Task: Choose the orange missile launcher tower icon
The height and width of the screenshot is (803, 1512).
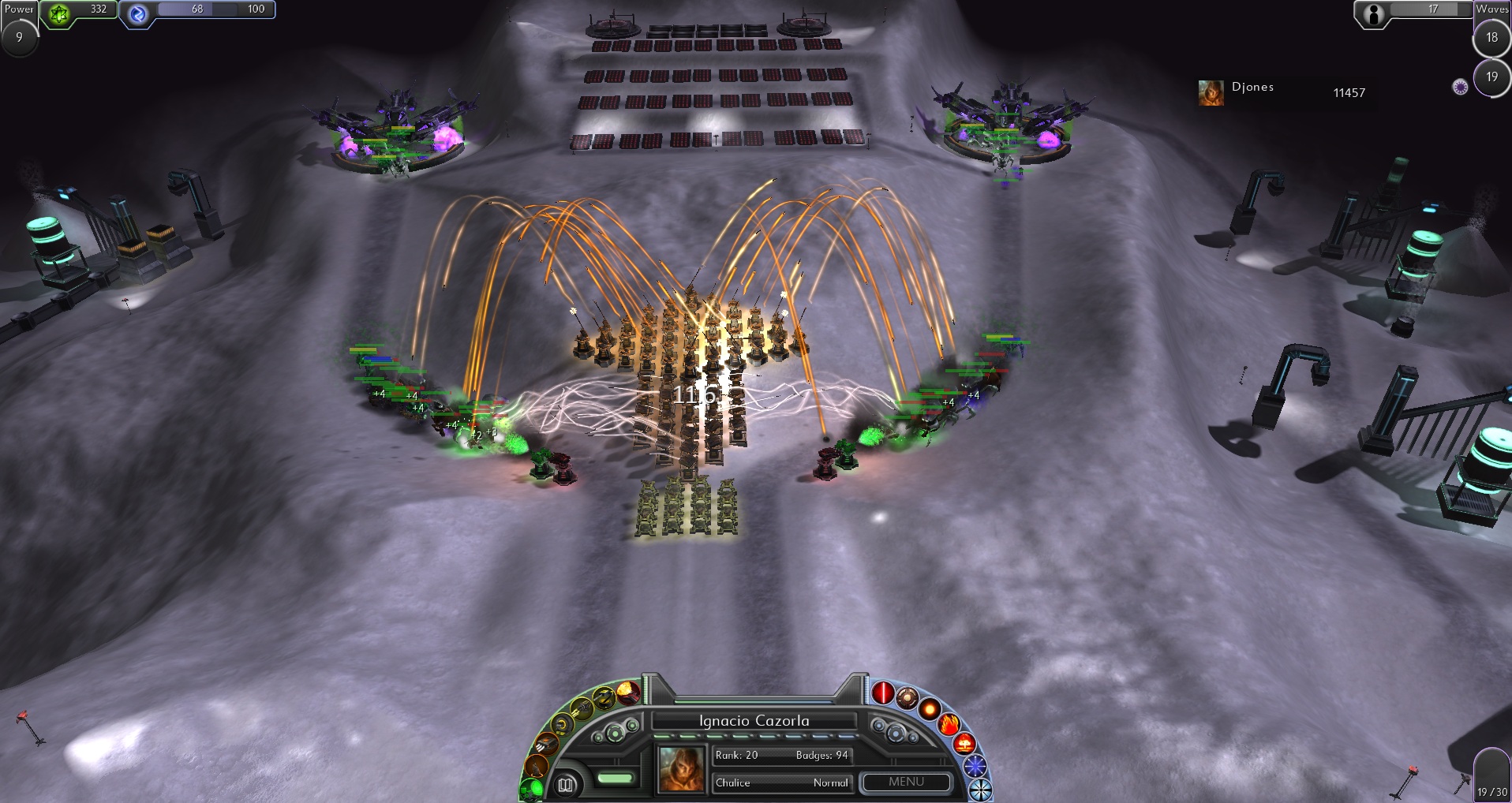Action: (x=545, y=744)
